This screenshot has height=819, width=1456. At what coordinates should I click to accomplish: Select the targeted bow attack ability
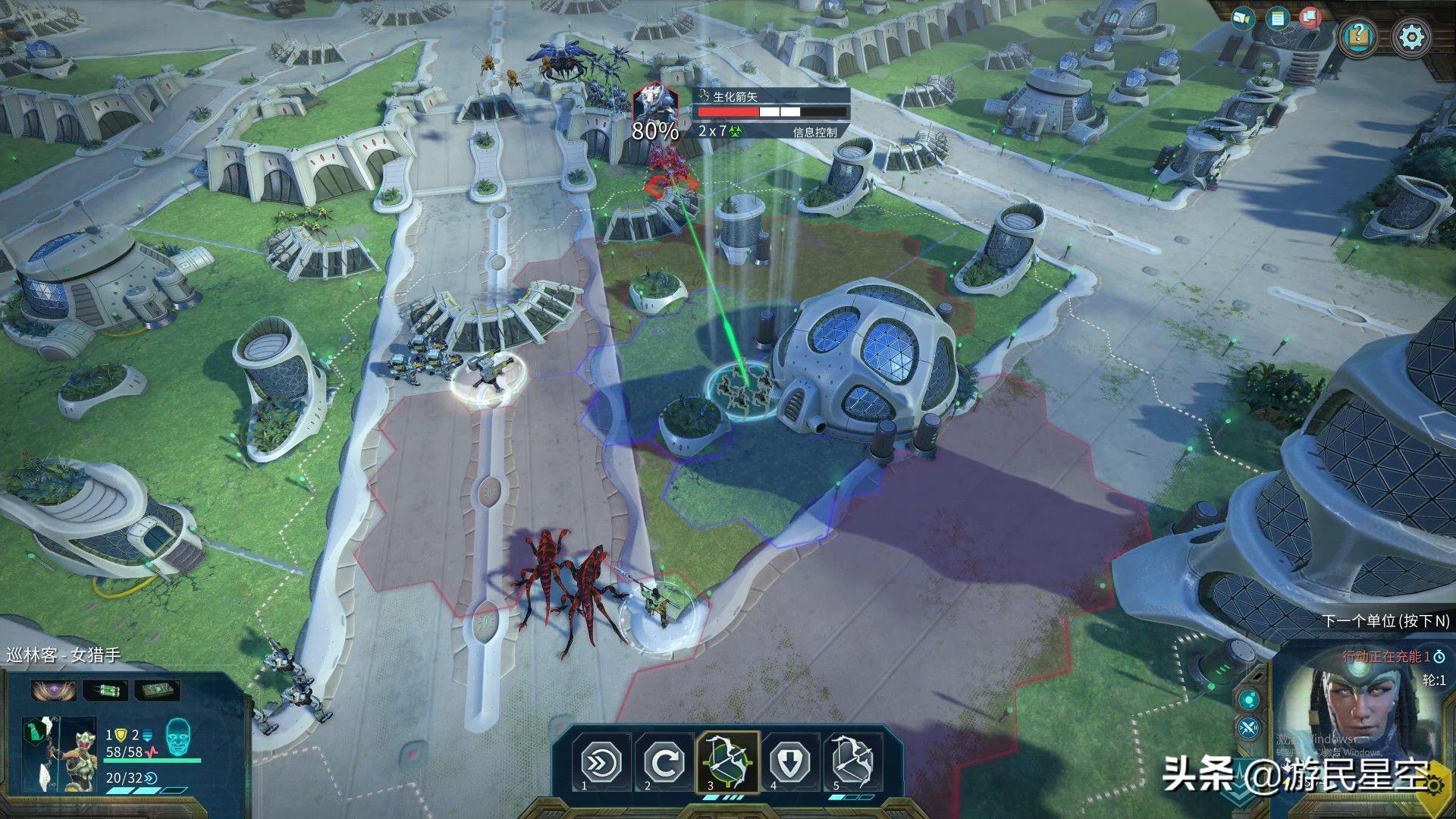(727, 761)
